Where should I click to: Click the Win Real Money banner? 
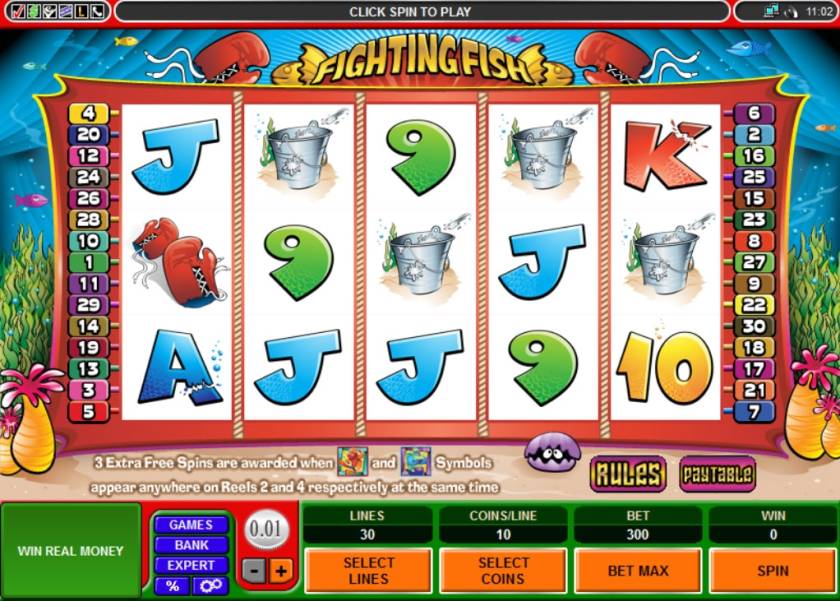[x=71, y=551]
